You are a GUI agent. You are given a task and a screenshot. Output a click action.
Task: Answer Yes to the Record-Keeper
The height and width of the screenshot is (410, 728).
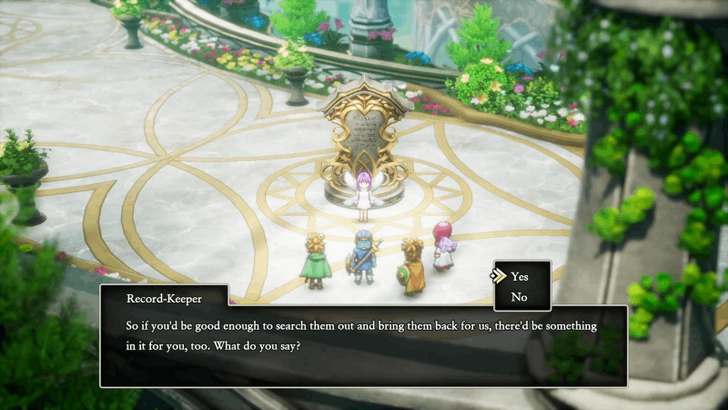[x=520, y=276]
